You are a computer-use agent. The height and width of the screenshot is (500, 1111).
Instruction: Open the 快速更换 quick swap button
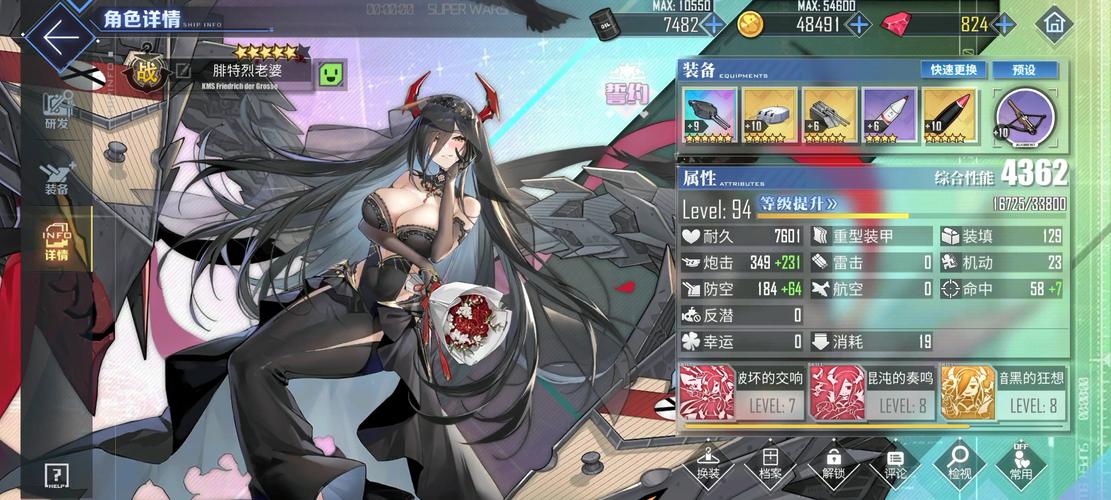point(953,70)
